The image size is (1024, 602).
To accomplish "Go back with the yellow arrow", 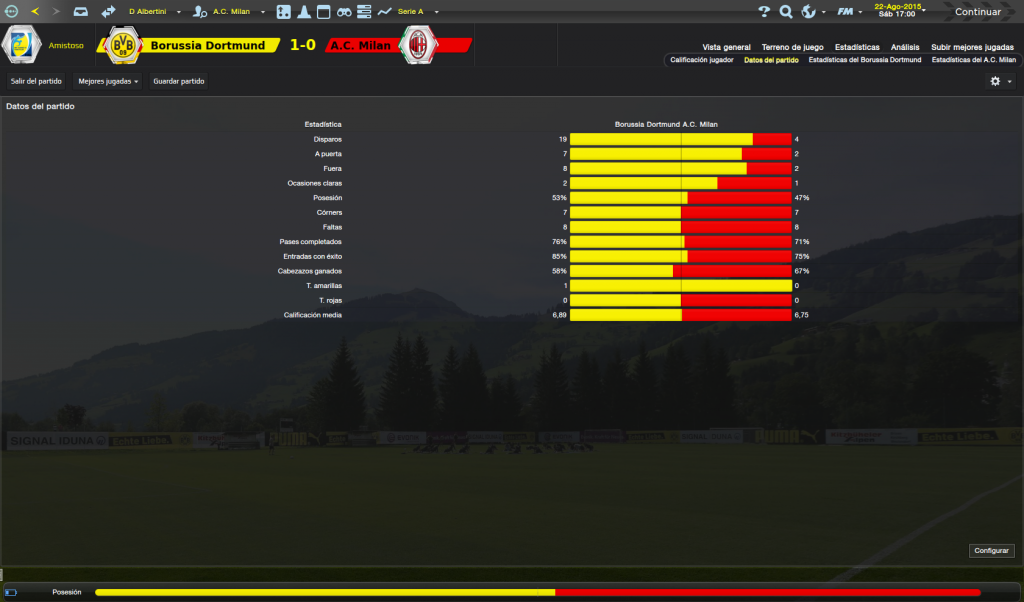I will click(x=36, y=12).
